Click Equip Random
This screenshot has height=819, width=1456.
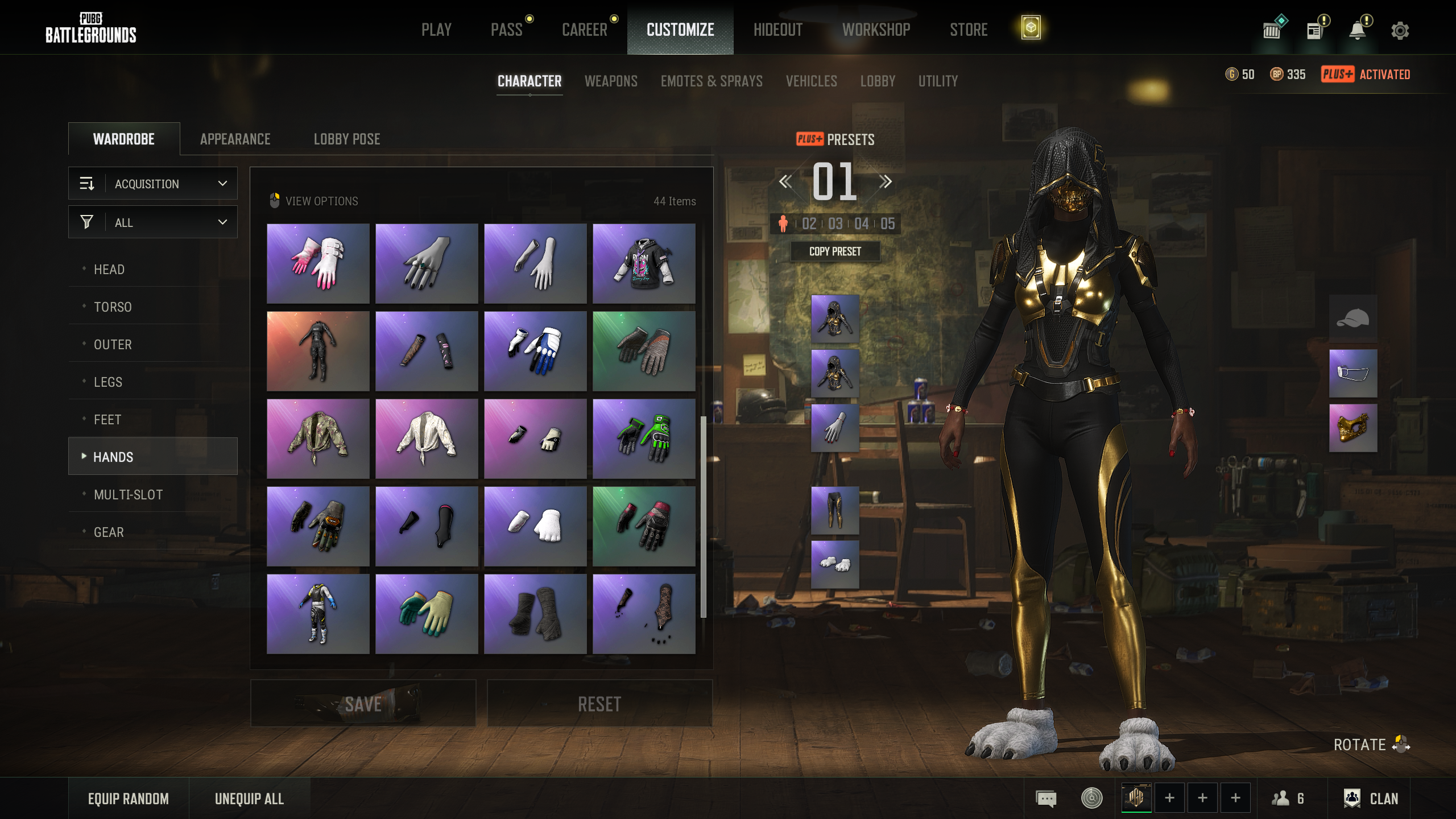[x=129, y=799]
